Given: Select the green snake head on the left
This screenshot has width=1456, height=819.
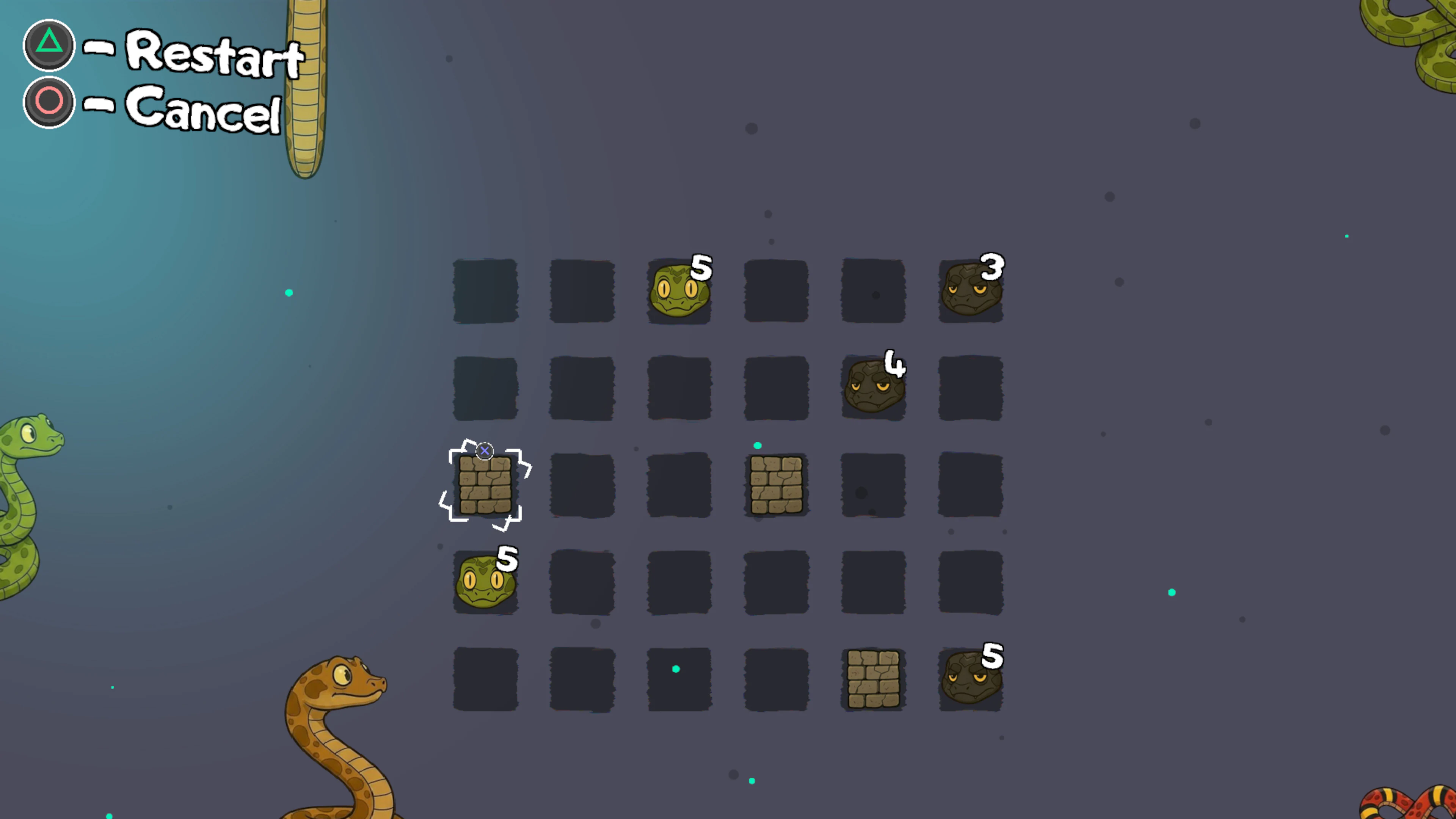Looking at the screenshot, I should tap(485, 581).
